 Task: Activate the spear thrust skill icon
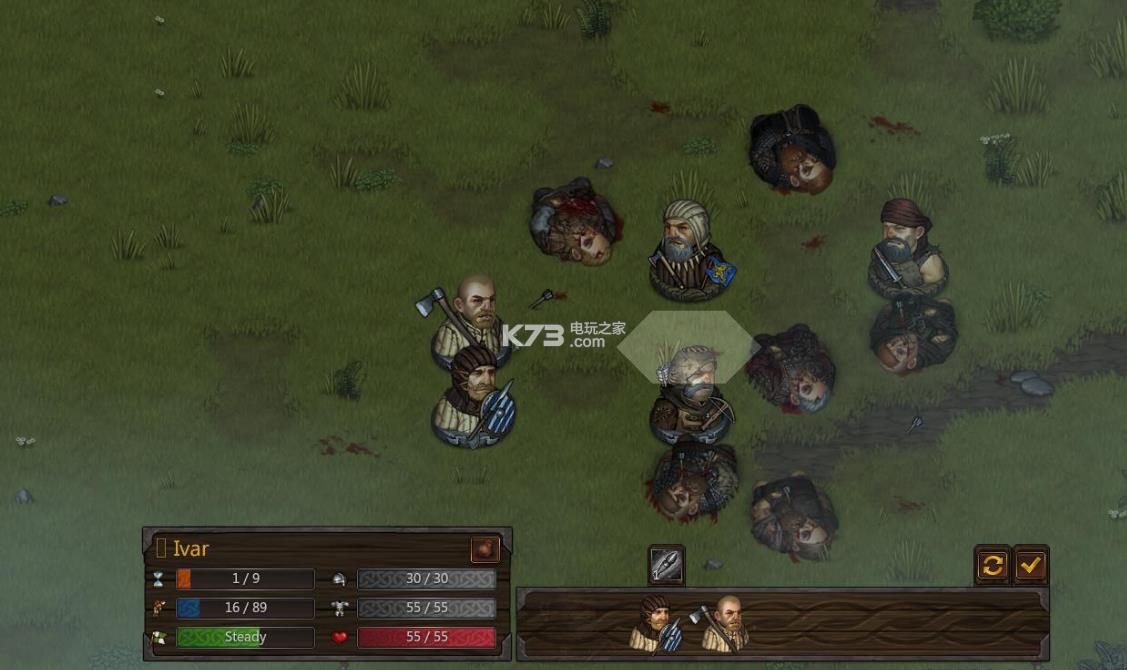click(666, 565)
